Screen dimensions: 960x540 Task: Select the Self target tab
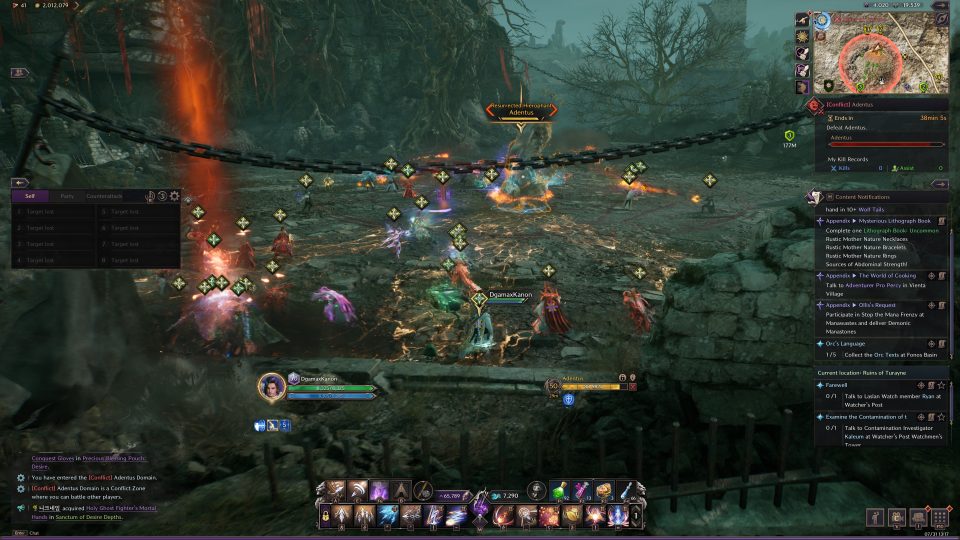pyautogui.click(x=30, y=196)
